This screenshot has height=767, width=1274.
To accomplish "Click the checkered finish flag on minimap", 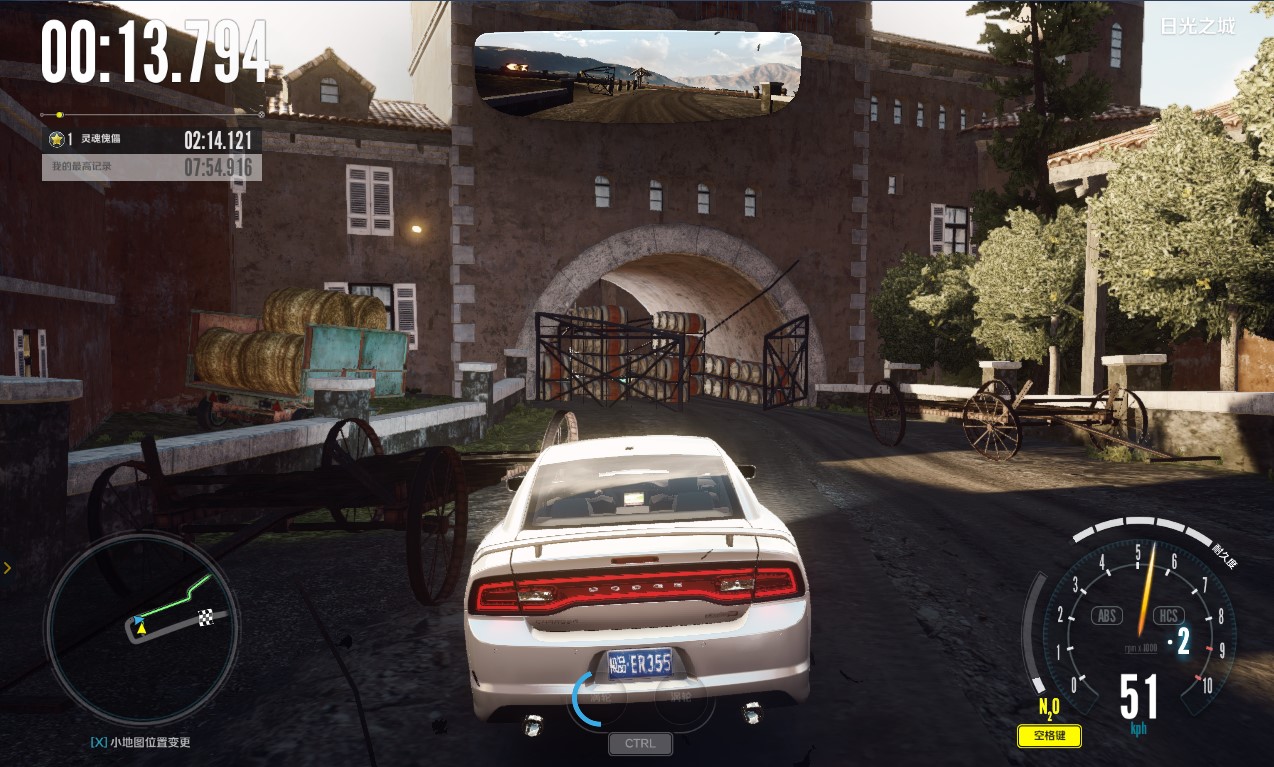I will coord(207,615).
